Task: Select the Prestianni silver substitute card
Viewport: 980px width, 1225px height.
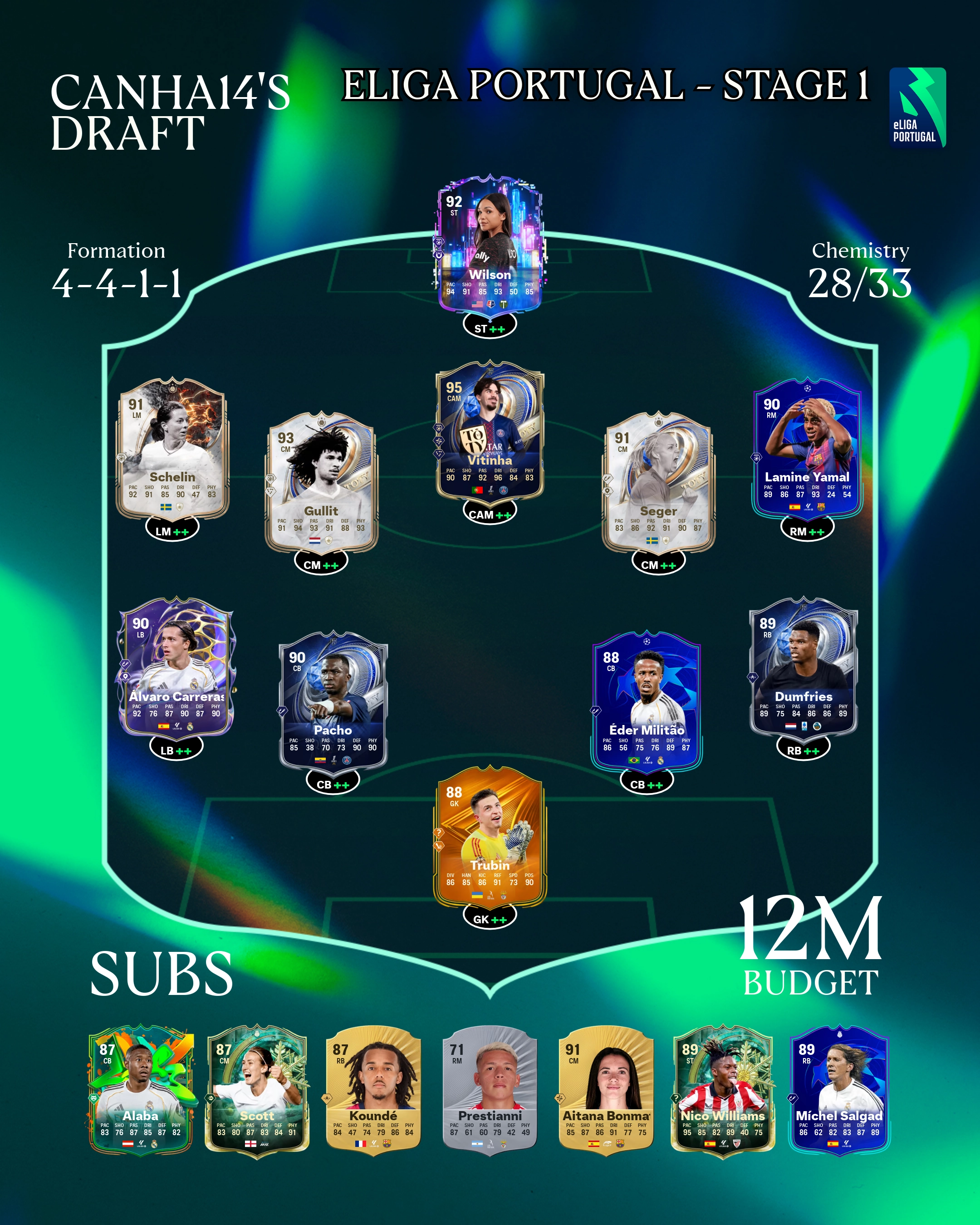Action: point(490,1091)
